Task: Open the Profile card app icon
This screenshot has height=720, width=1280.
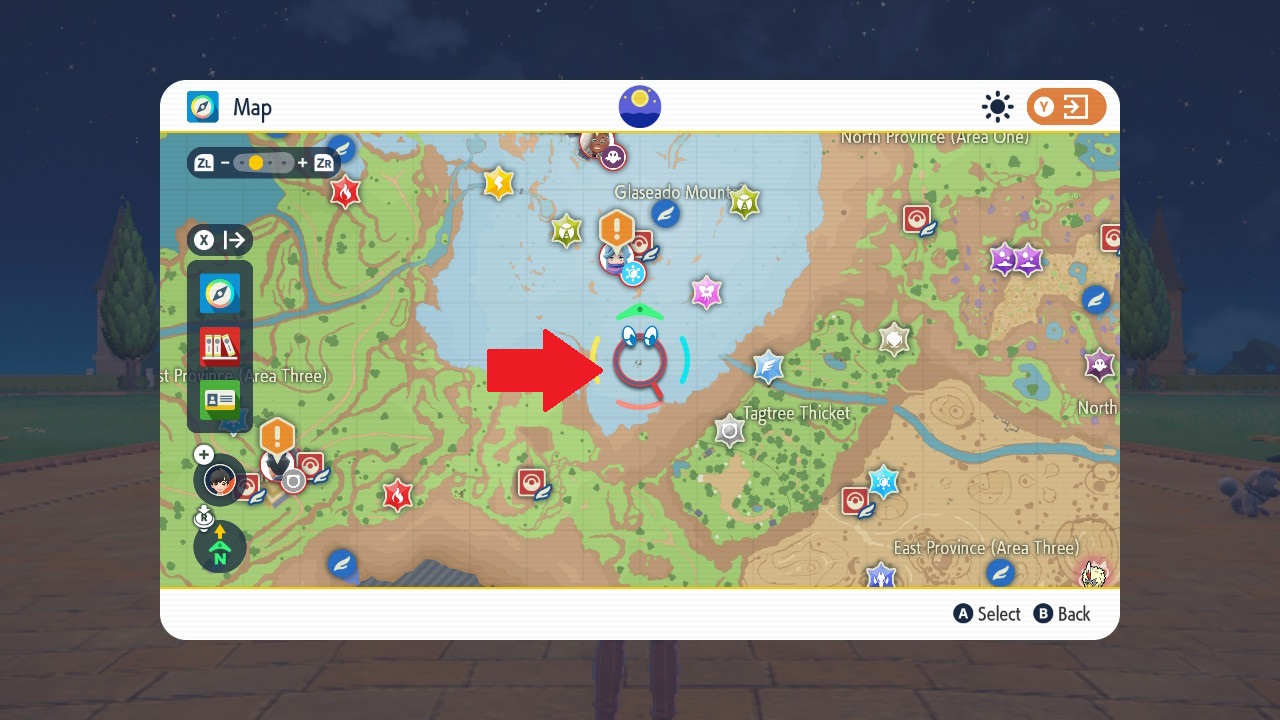Action: click(220, 400)
